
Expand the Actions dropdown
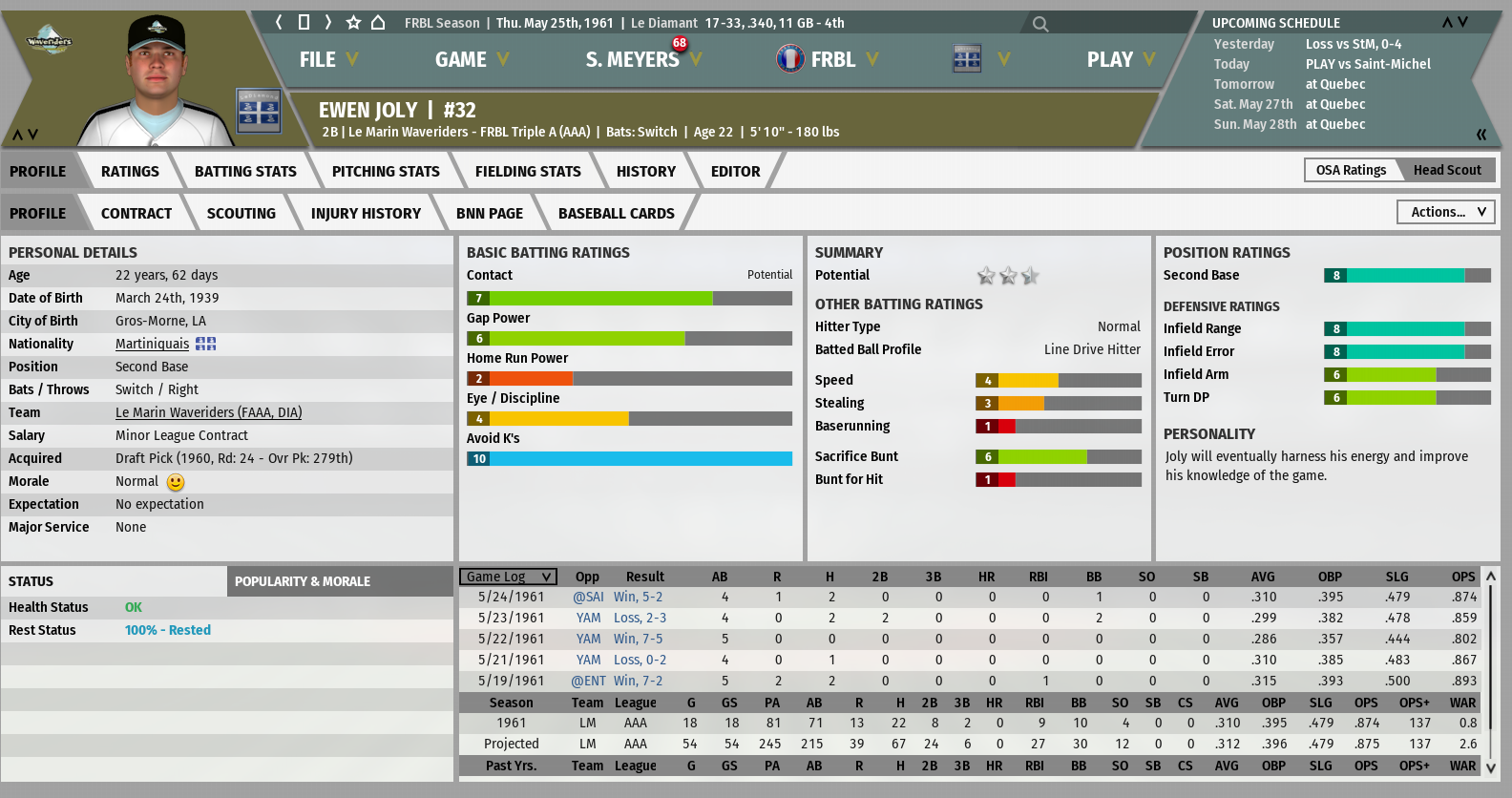(x=1446, y=212)
